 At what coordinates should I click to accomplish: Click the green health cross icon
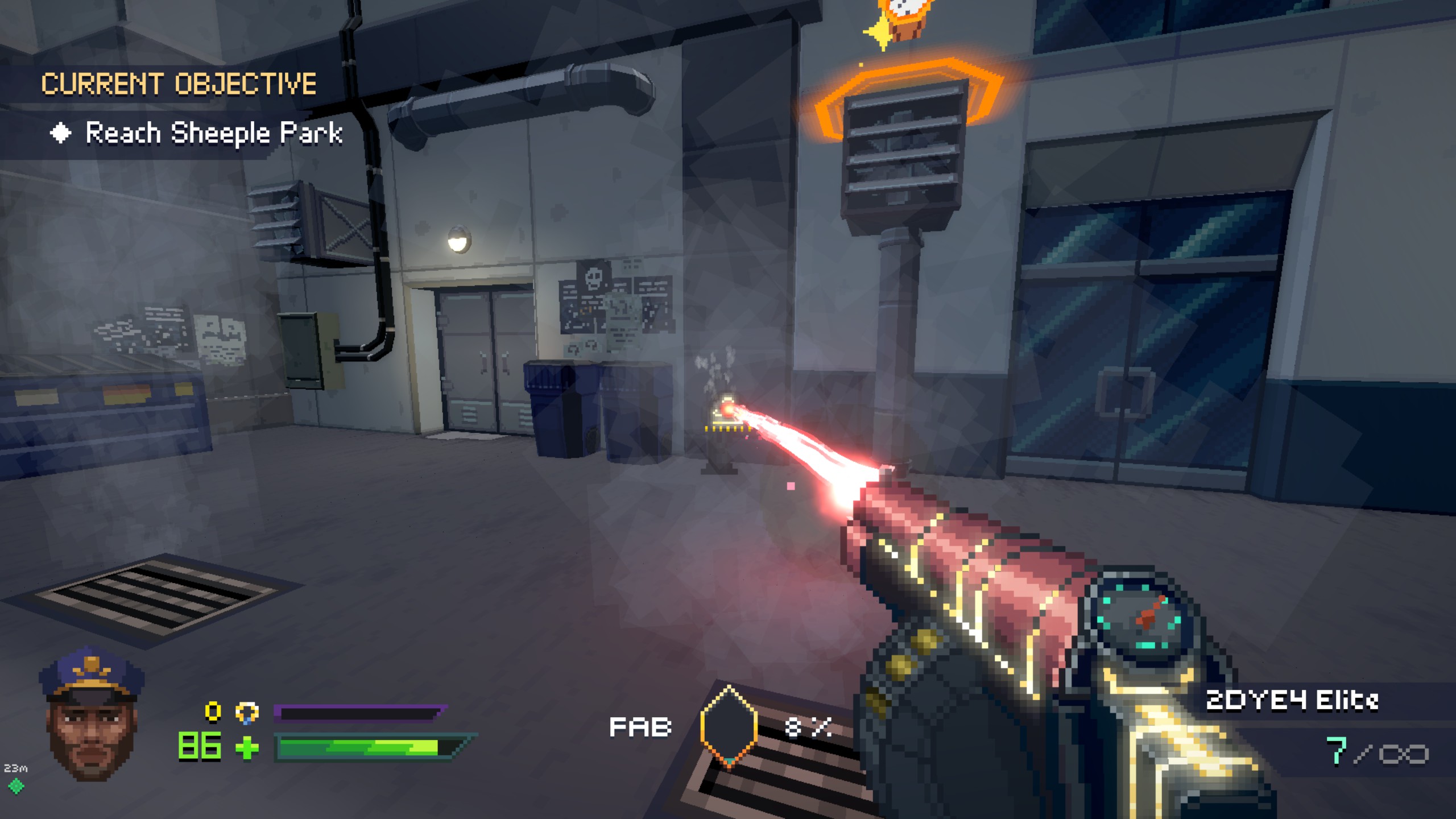pyautogui.click(x=247, y=748)
